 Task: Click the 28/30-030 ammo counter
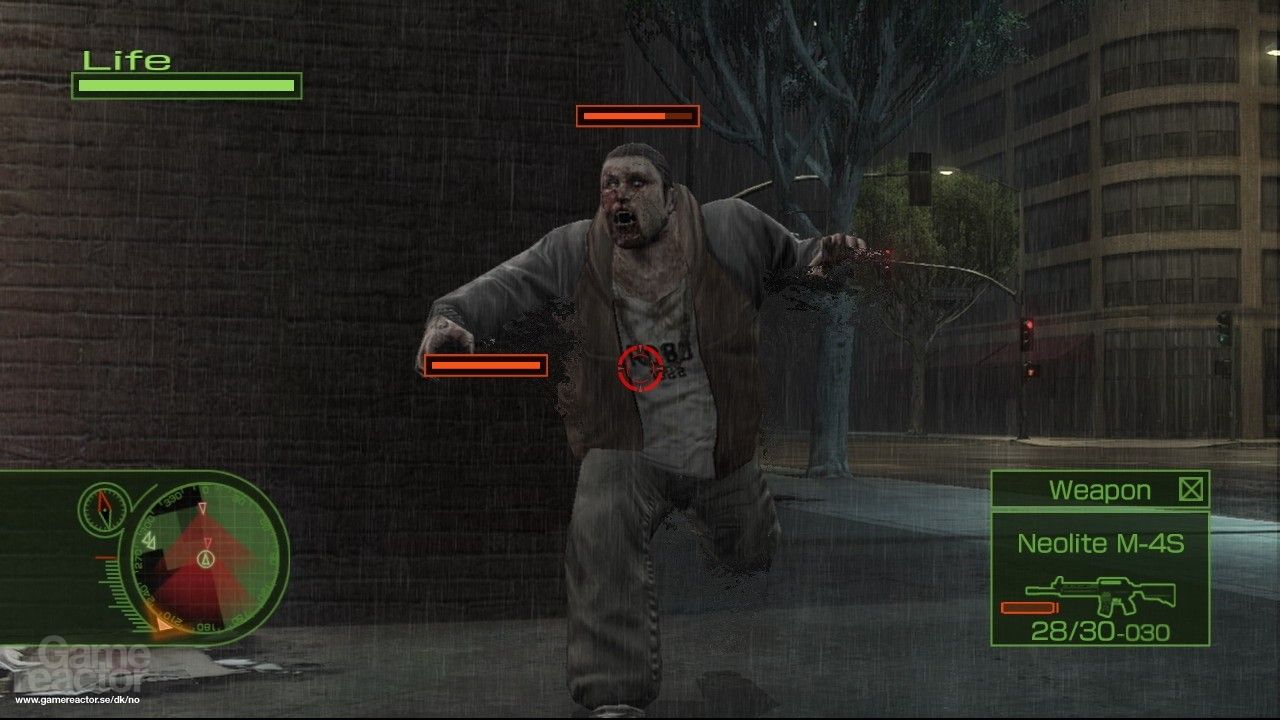pyautogui.click(x=1099, y=629)
